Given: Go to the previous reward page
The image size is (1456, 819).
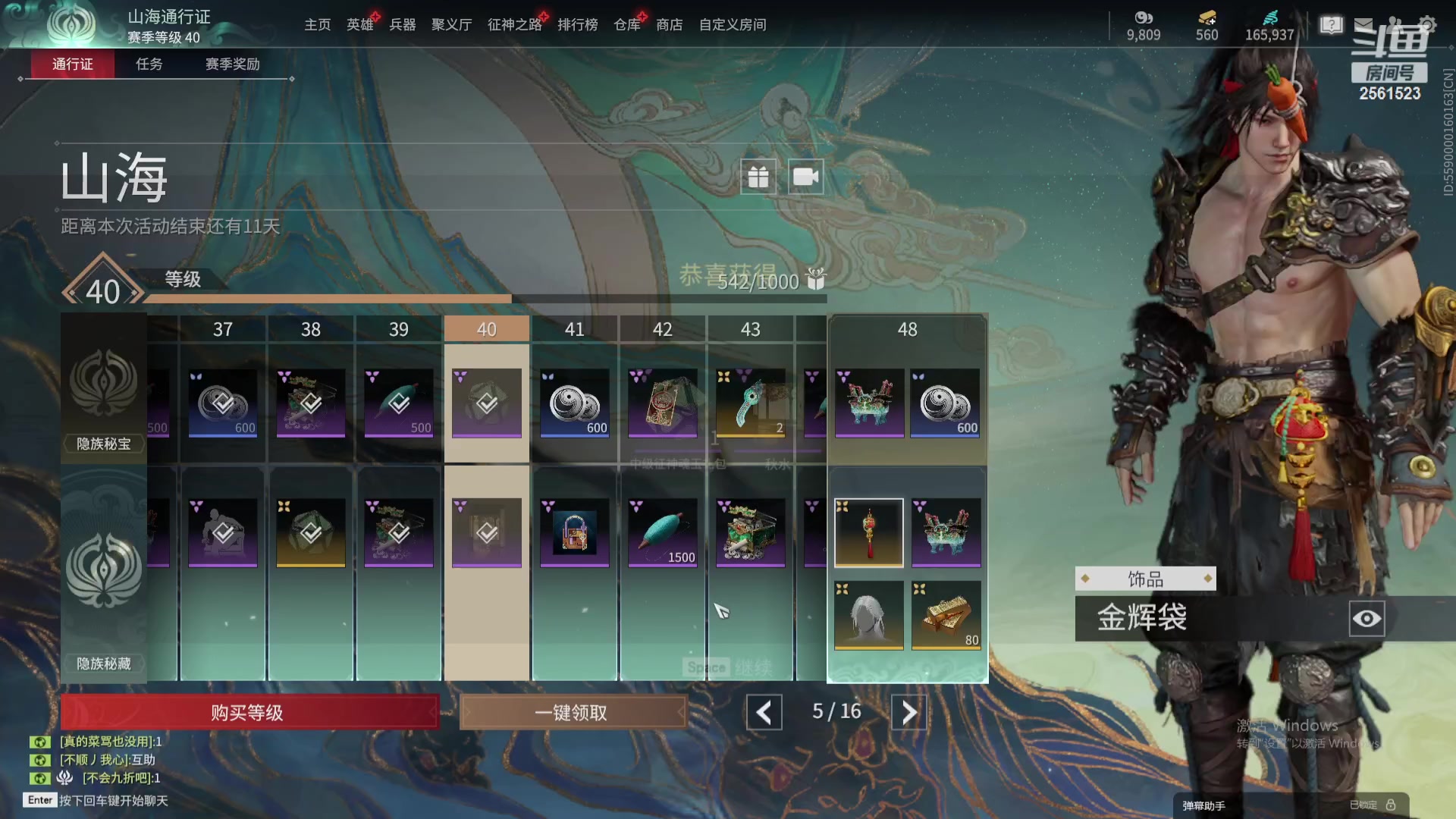Looking at the screenshot, I should point(764,712).
